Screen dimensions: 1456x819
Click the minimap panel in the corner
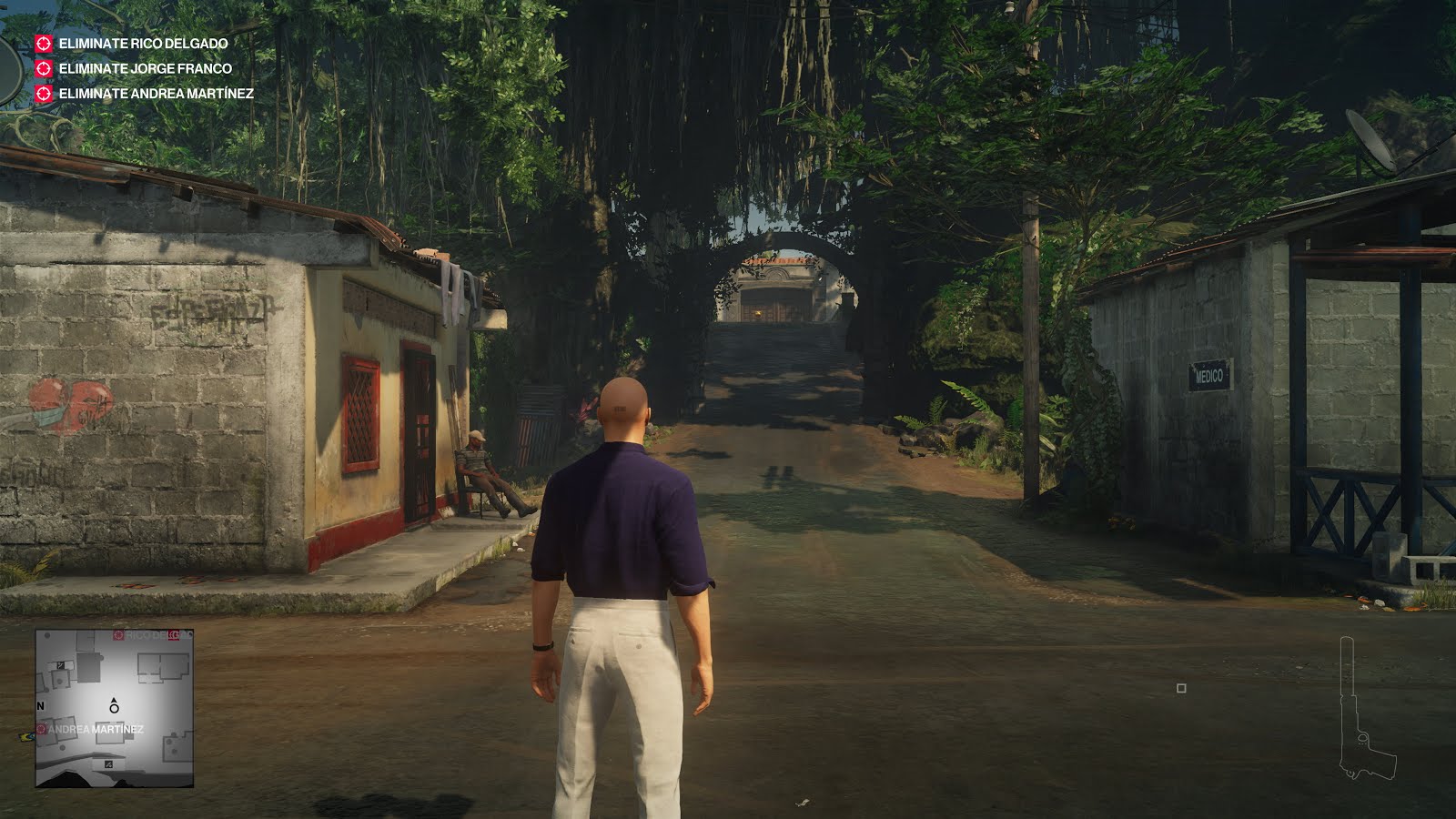(x=114, y=710)
